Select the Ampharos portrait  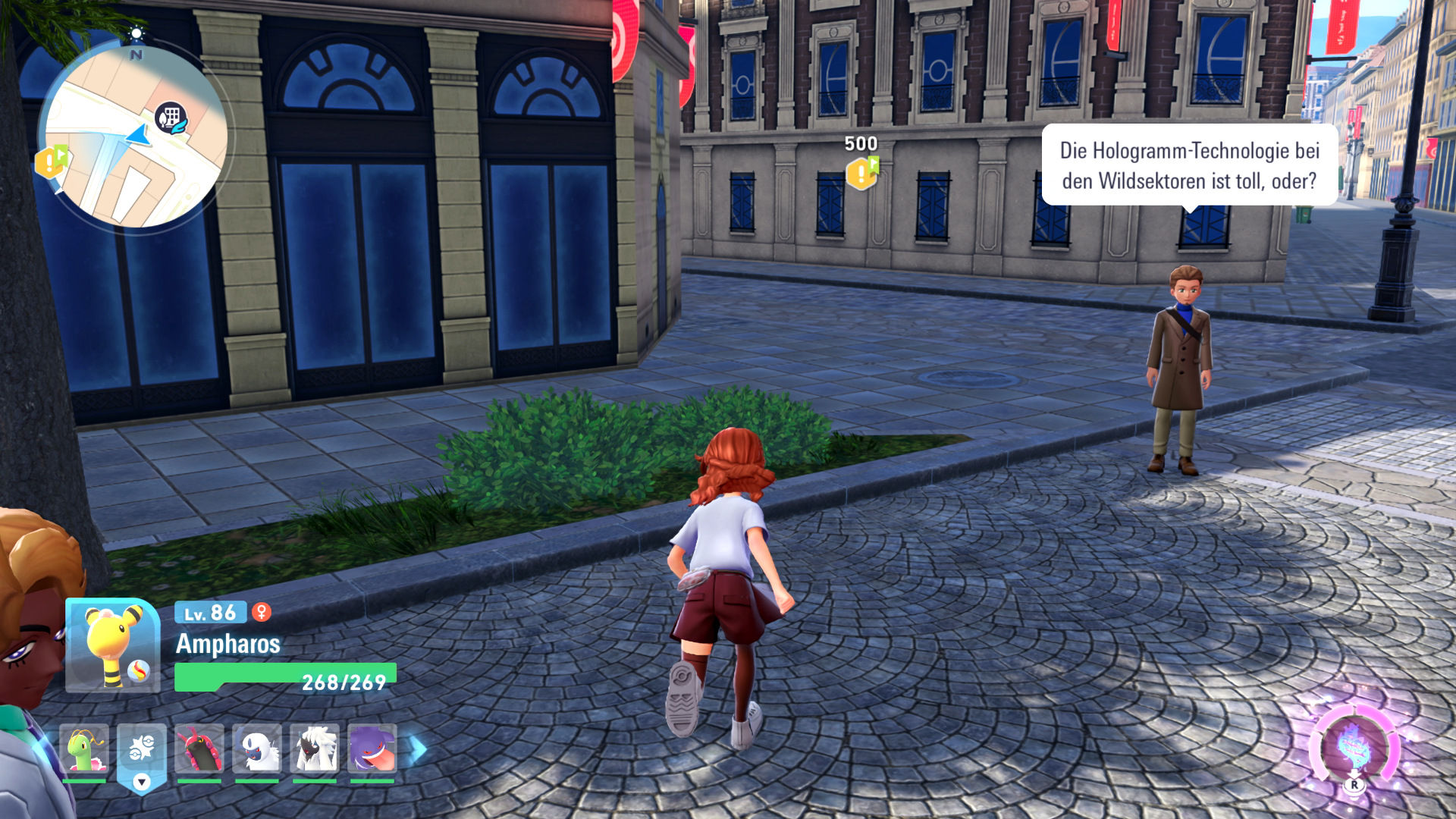112,645
